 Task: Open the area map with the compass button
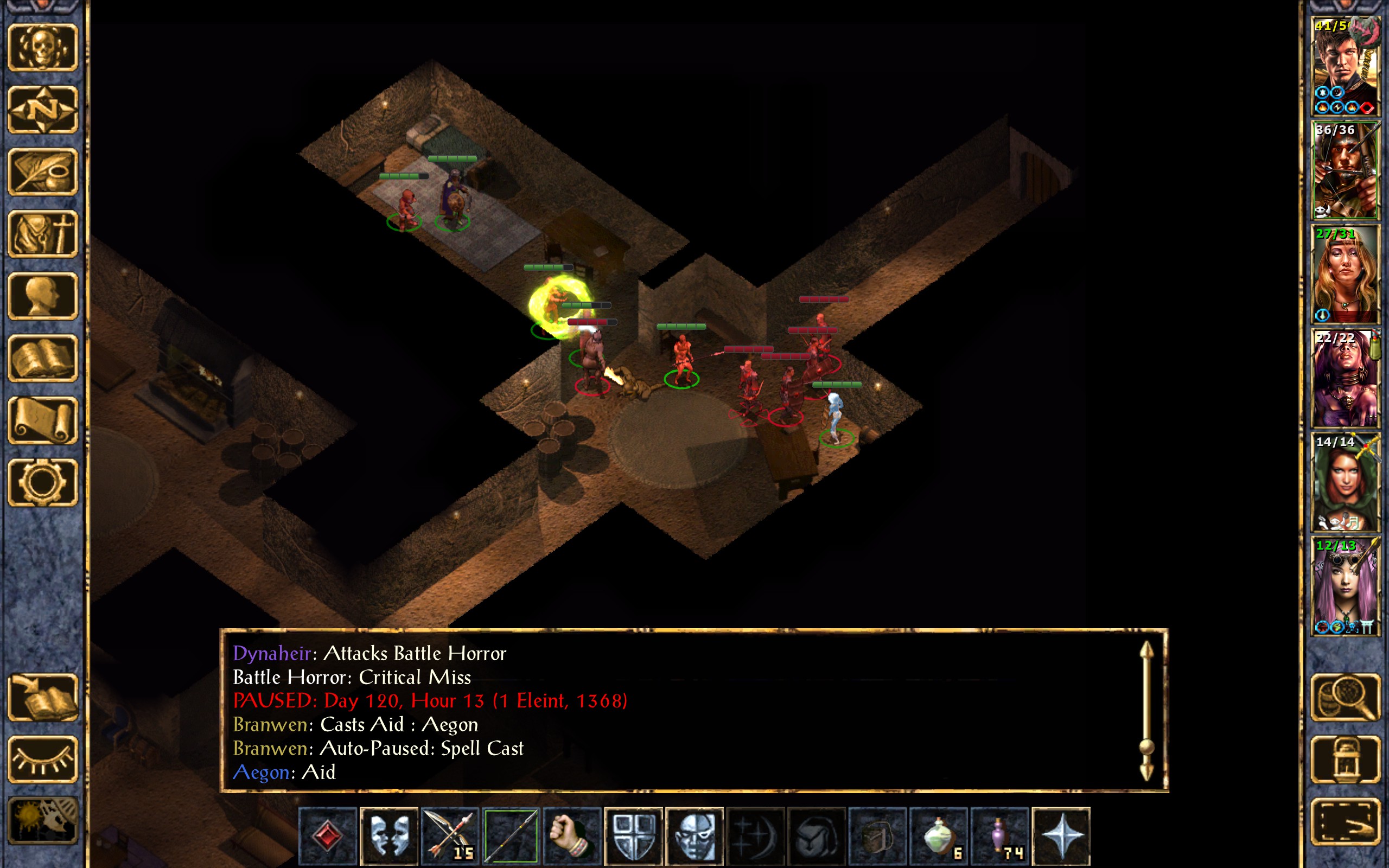[43, 110]
